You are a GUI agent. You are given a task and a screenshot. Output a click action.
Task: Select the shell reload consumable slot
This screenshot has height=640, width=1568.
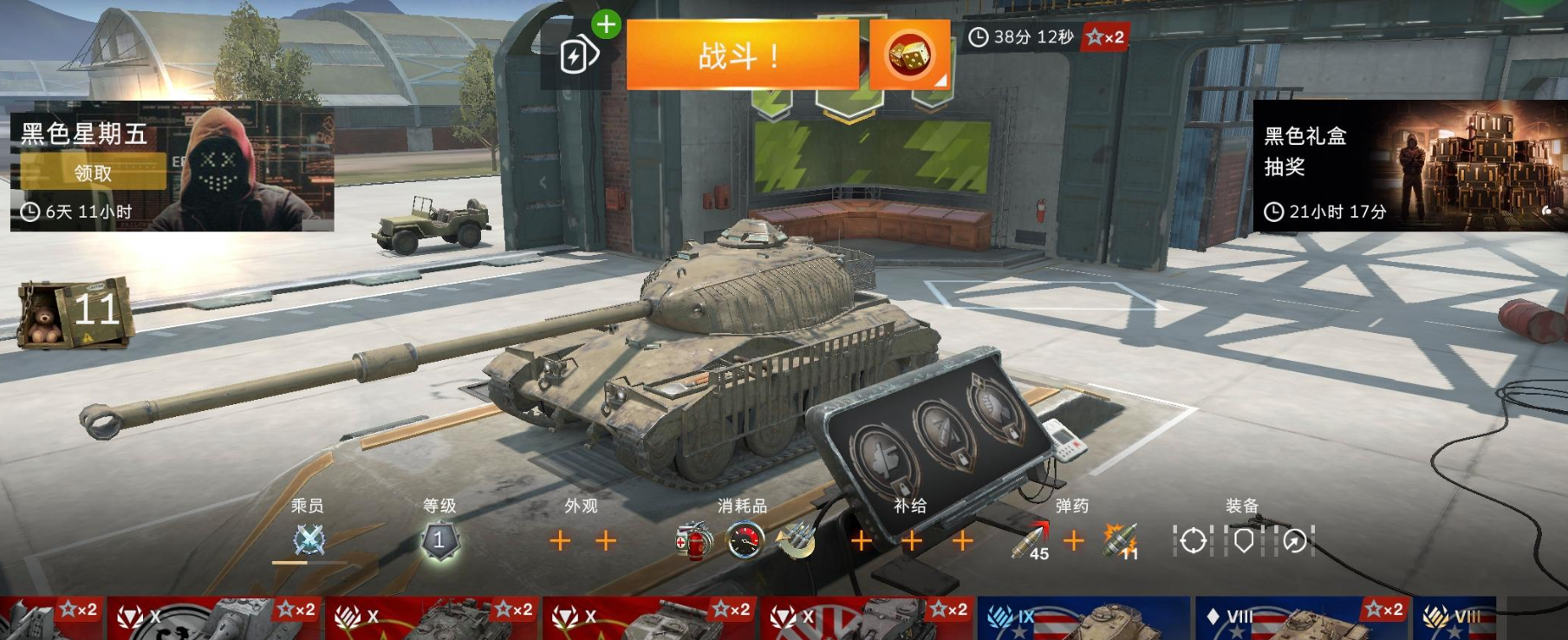796,541
